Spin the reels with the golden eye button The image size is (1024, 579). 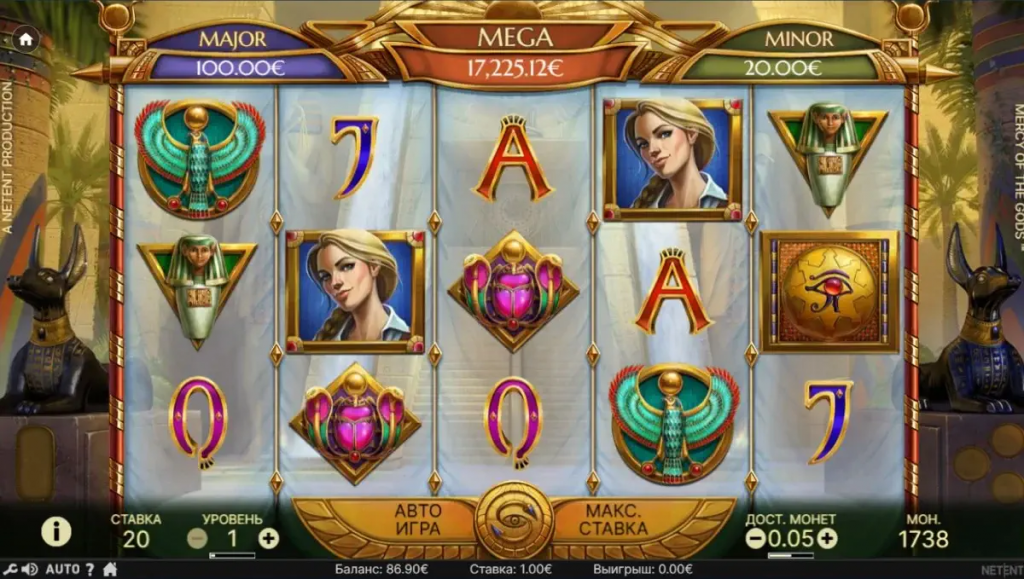pyautogui.click(x=513, y=520)
